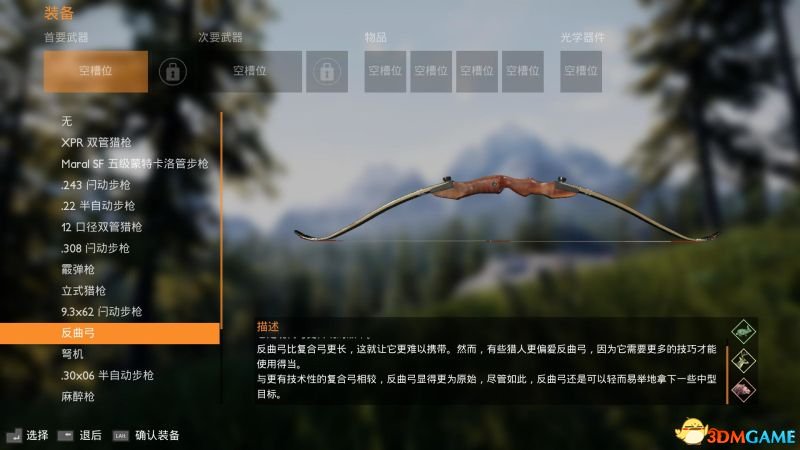Choose the .308 闩动步枪
The height and width of the screenshot is (450, 800).
pyautogui.click(x=96, y=248)
